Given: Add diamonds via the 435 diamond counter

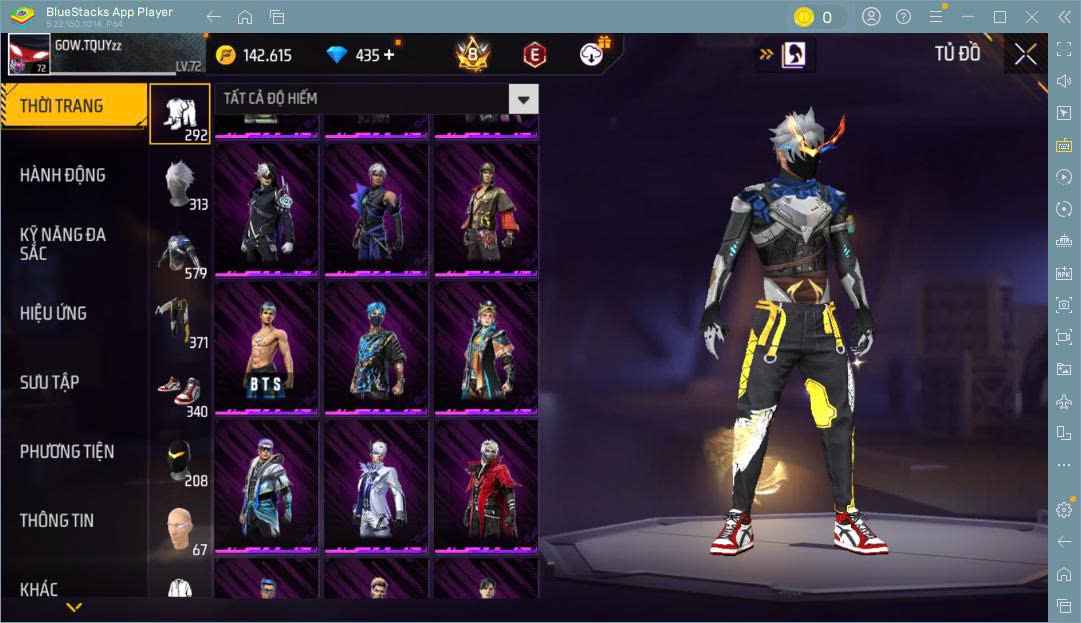Looking at the screenshot, I should [388, 55].
